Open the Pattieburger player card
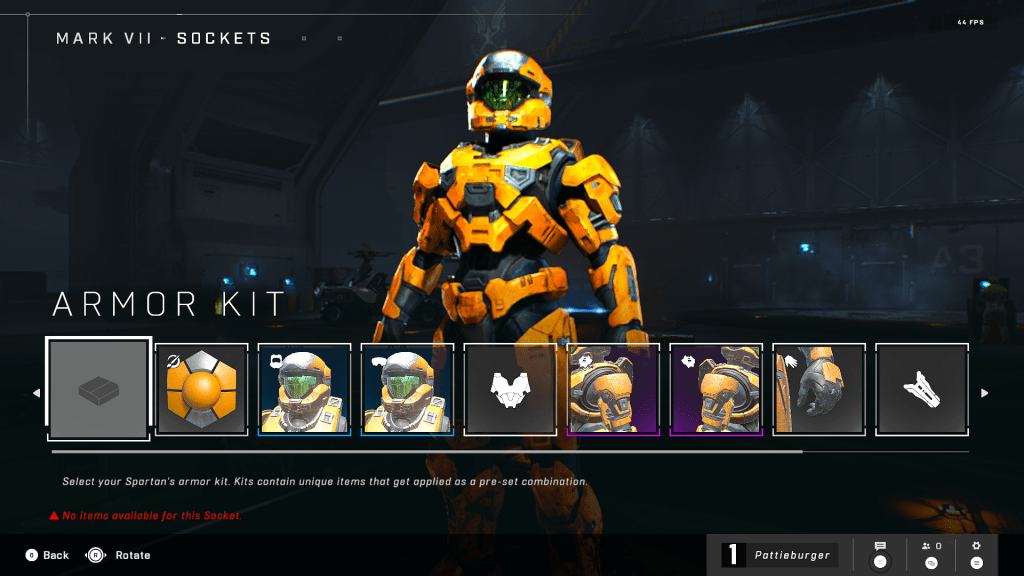The height and width of the screenshot is (576, 1024). click(780, 555)
